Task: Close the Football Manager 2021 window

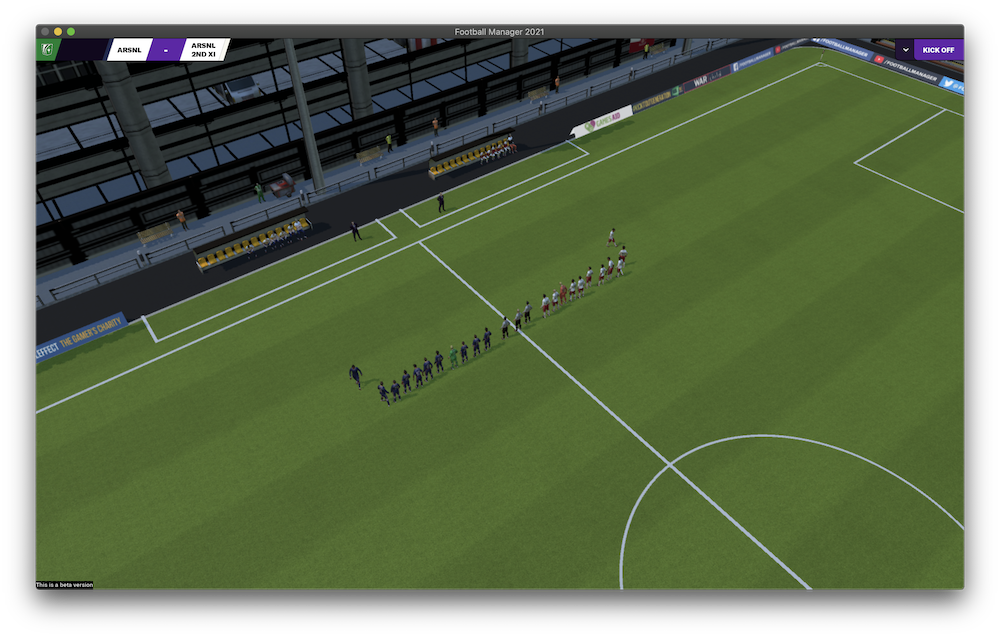Action: click(x=45, y=31)
